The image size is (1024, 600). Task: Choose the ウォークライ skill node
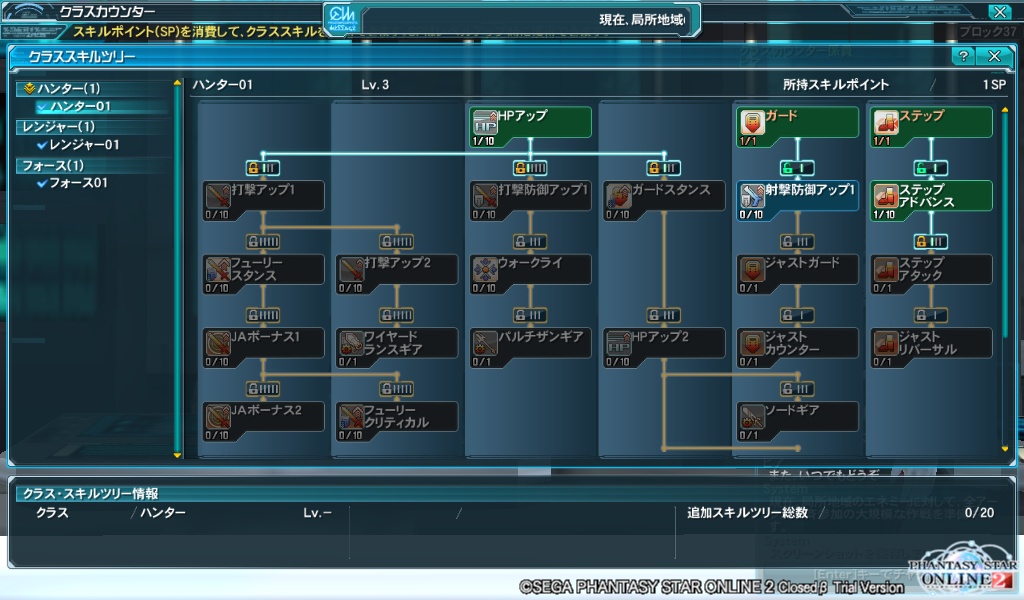[x=530, y=270]
